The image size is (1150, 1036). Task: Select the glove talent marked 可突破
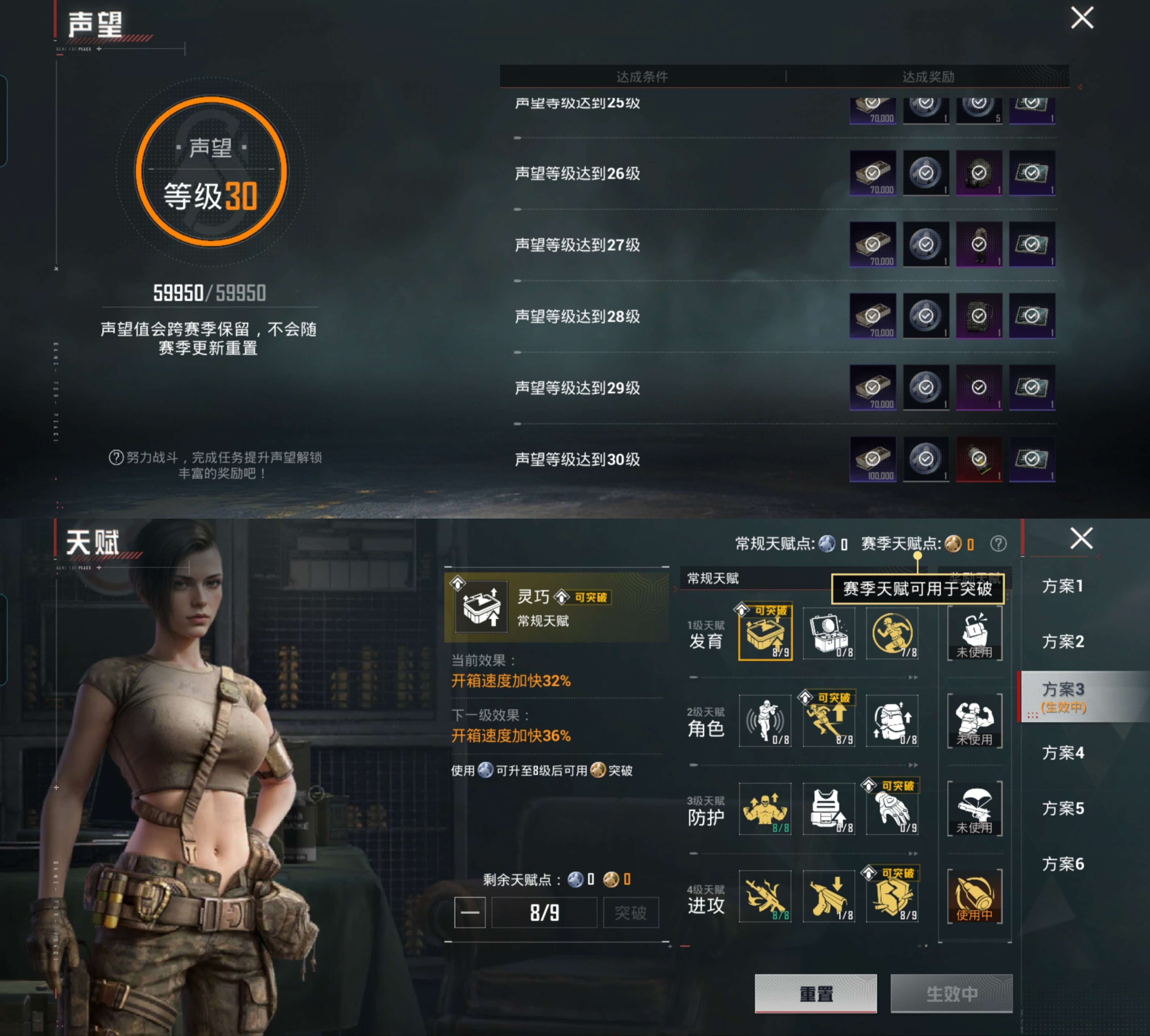tap(892, 809)
